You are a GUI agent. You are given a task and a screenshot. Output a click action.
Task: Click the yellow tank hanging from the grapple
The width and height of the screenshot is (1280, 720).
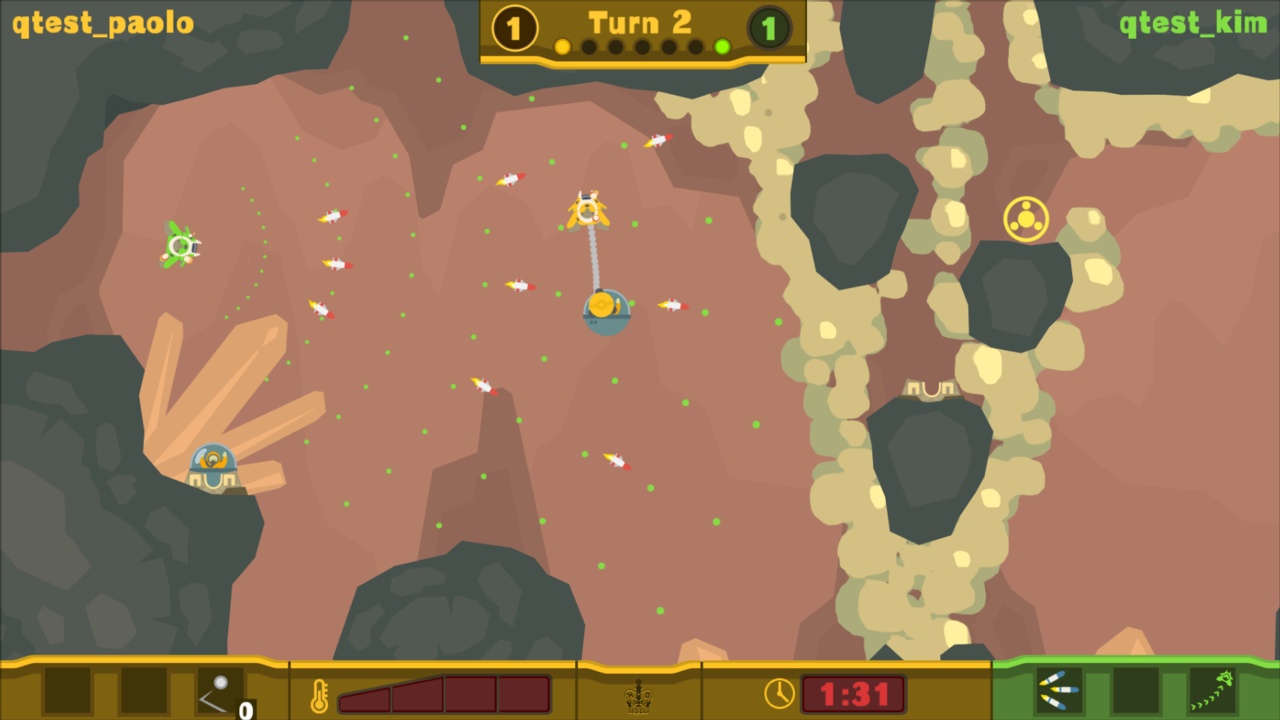(x=606, y=310)
